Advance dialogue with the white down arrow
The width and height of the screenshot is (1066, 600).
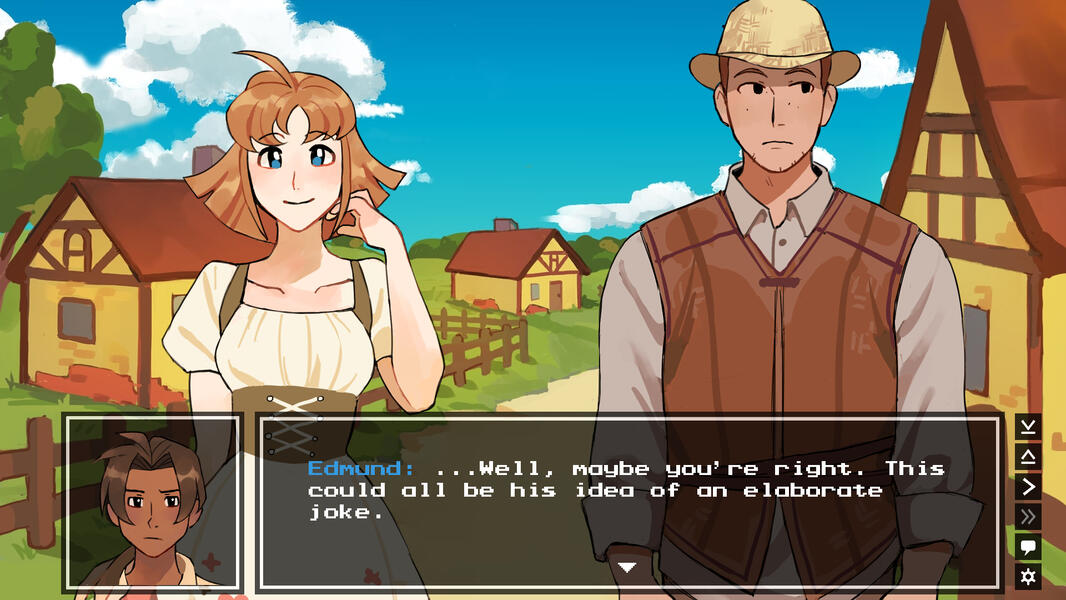pos(627,567)
